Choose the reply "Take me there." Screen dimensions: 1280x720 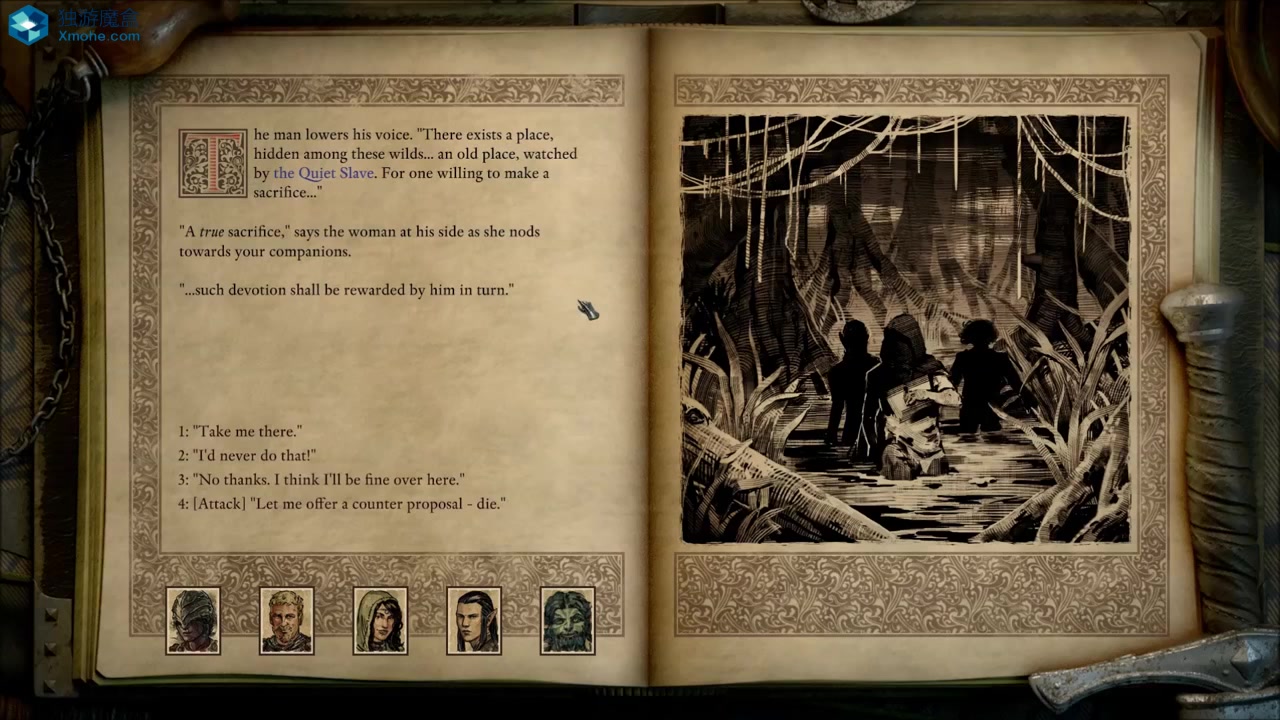coord(240,432)
